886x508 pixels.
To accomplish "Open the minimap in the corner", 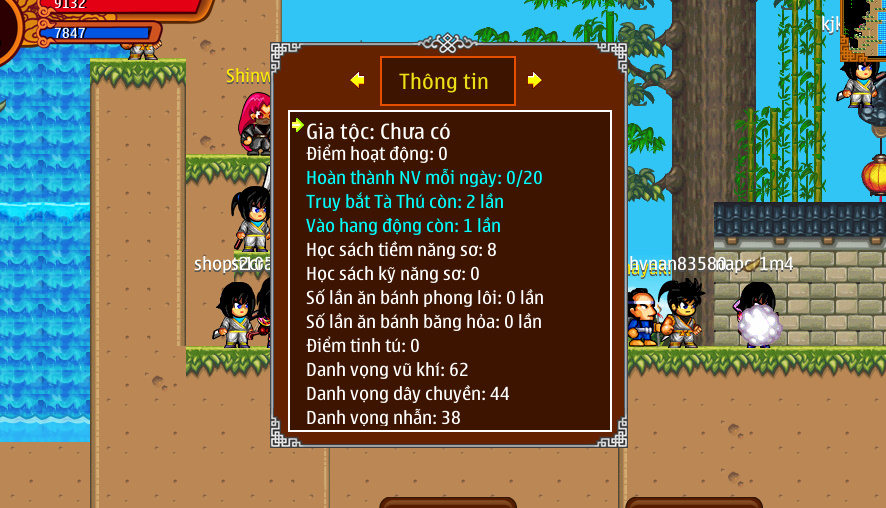I will click(x=862, y=30).
